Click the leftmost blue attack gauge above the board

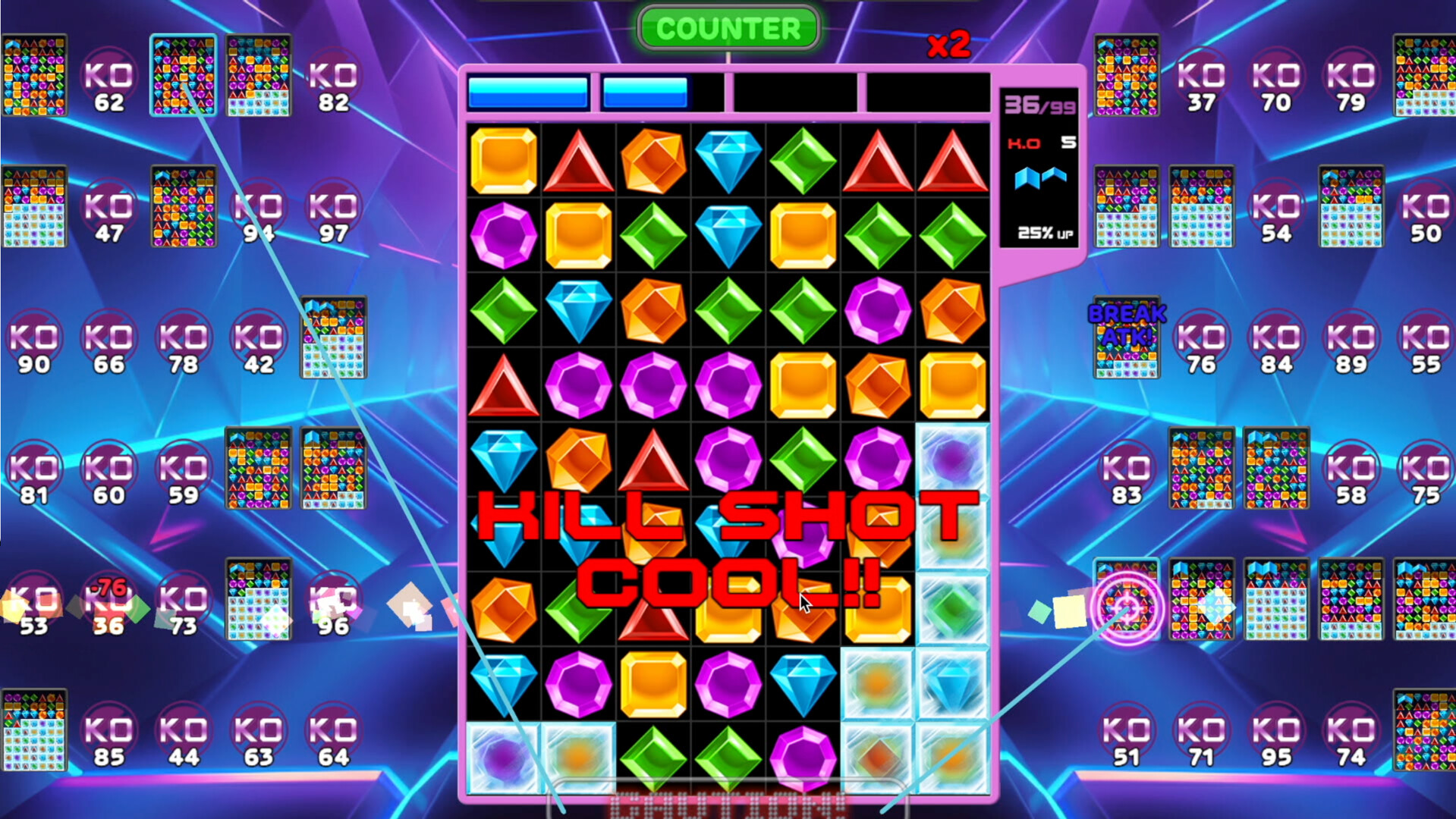tap(529, 93)
